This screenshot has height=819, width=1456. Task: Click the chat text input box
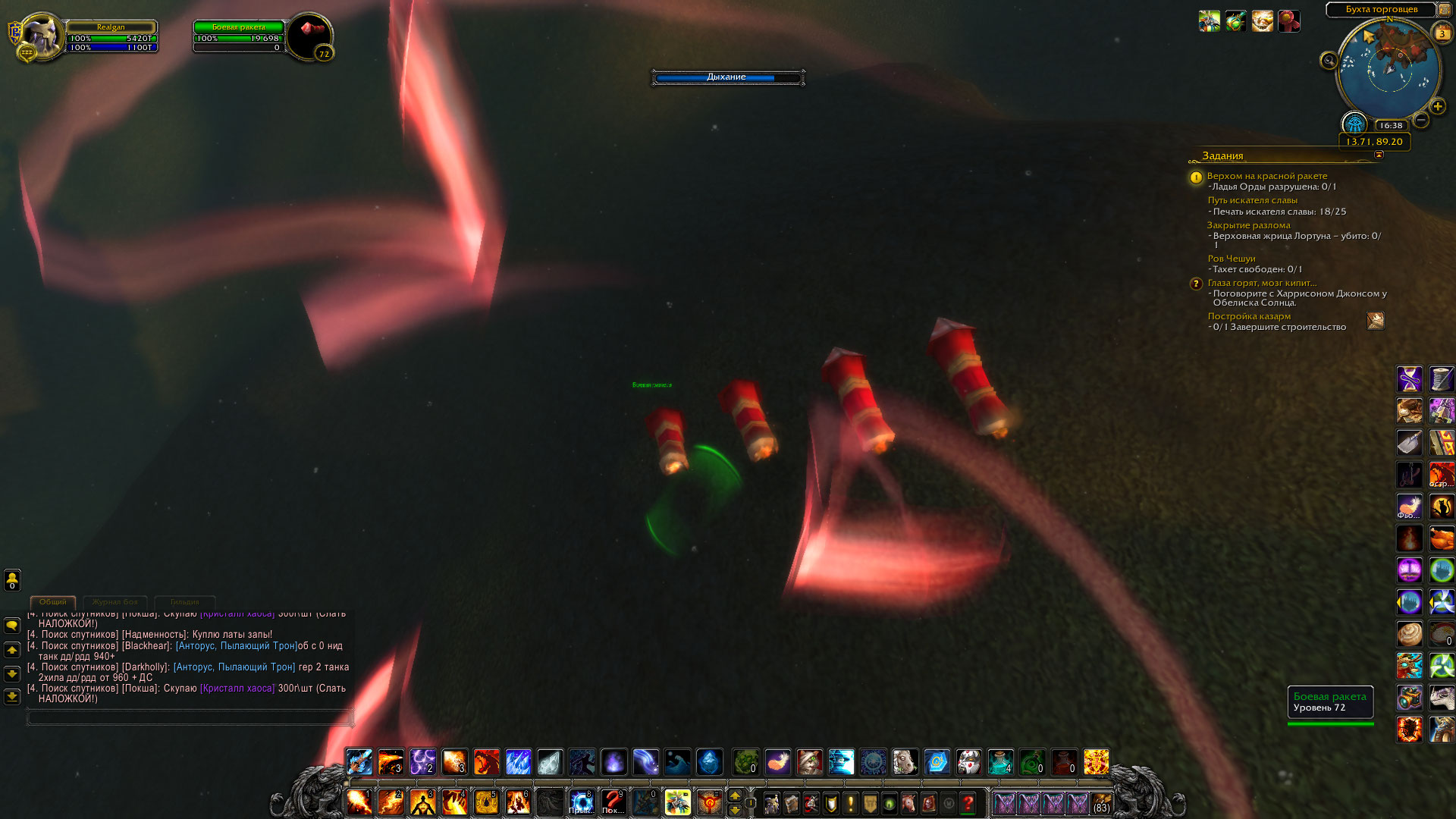(190, 717)
